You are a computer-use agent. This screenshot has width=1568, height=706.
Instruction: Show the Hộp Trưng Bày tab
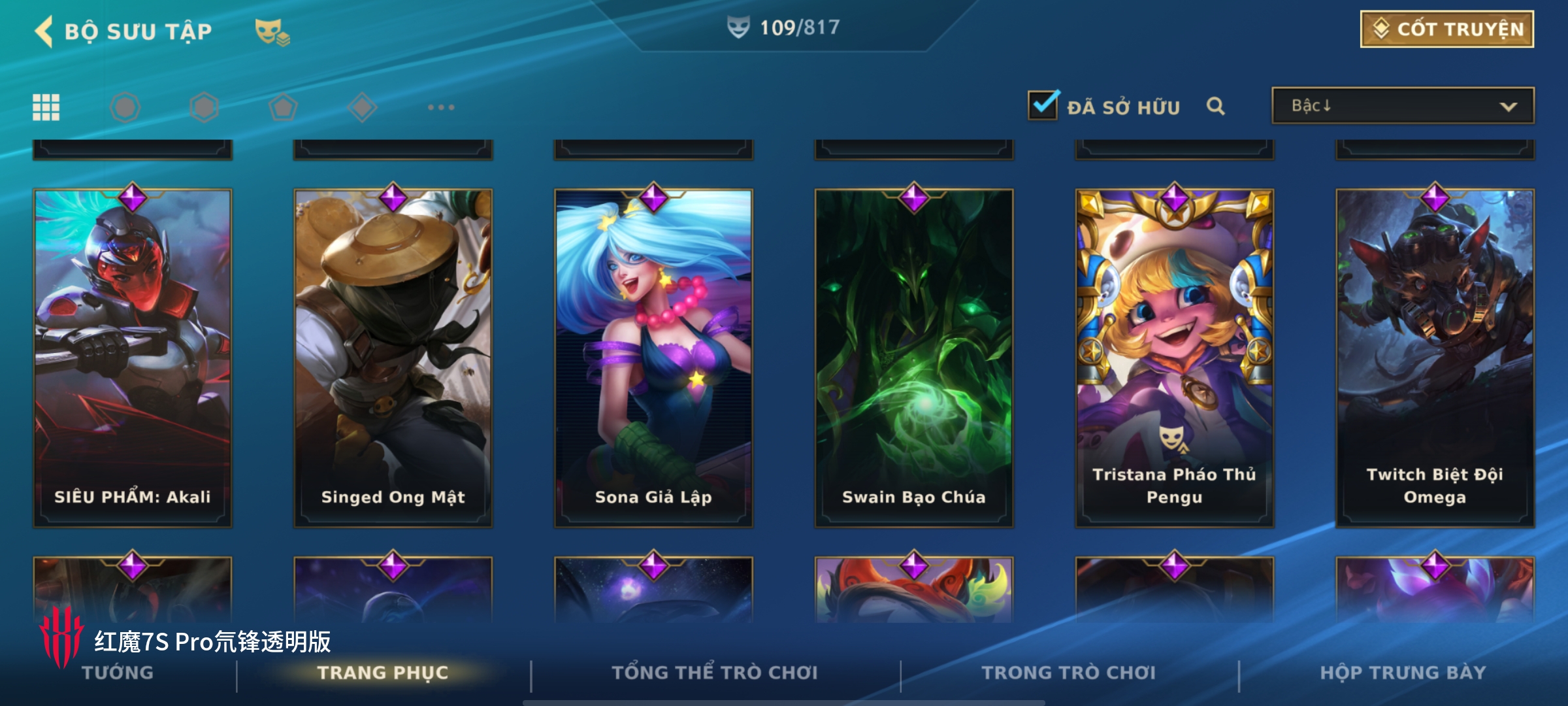1403,673
